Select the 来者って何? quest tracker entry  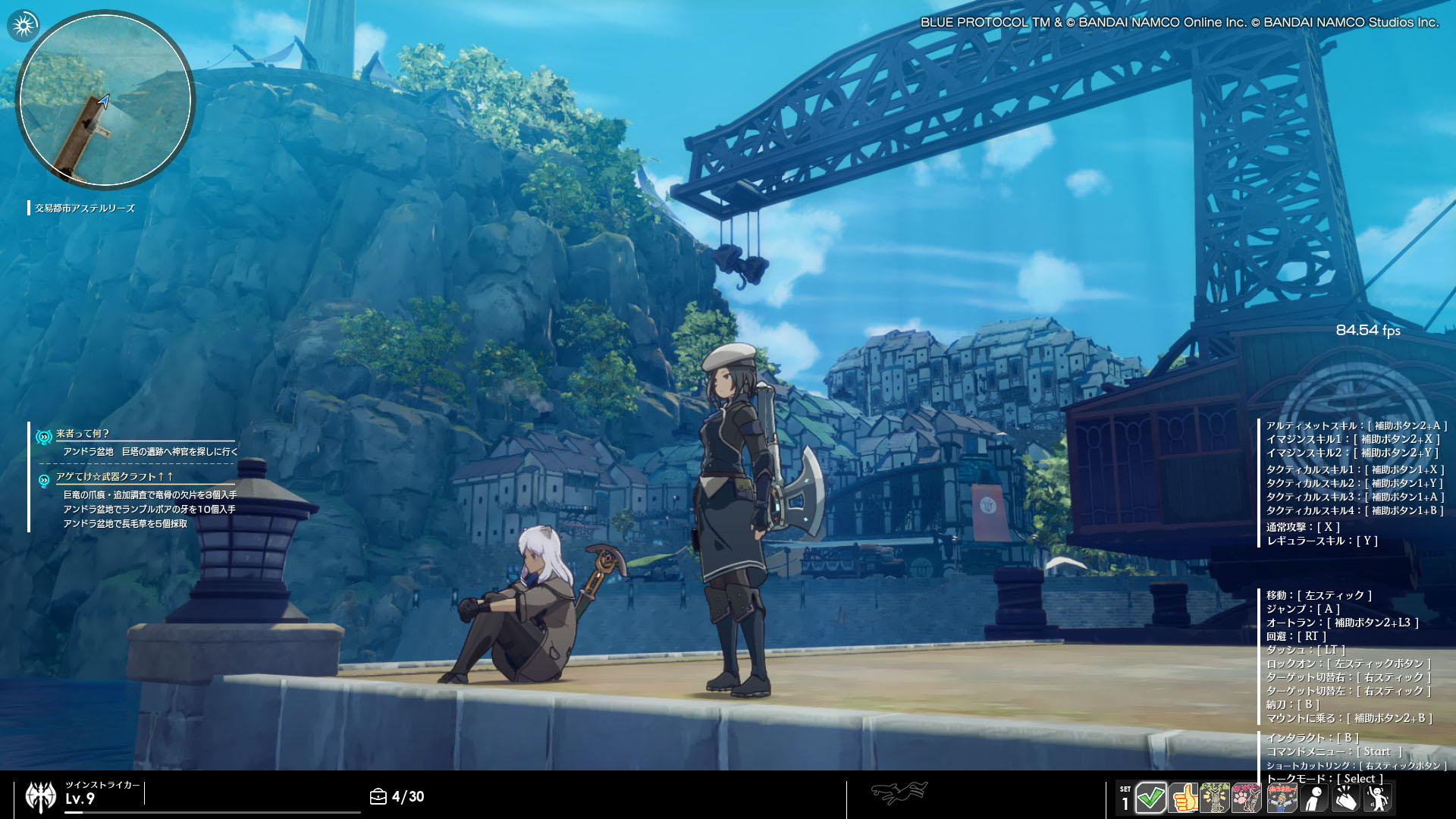coord(83,434)
